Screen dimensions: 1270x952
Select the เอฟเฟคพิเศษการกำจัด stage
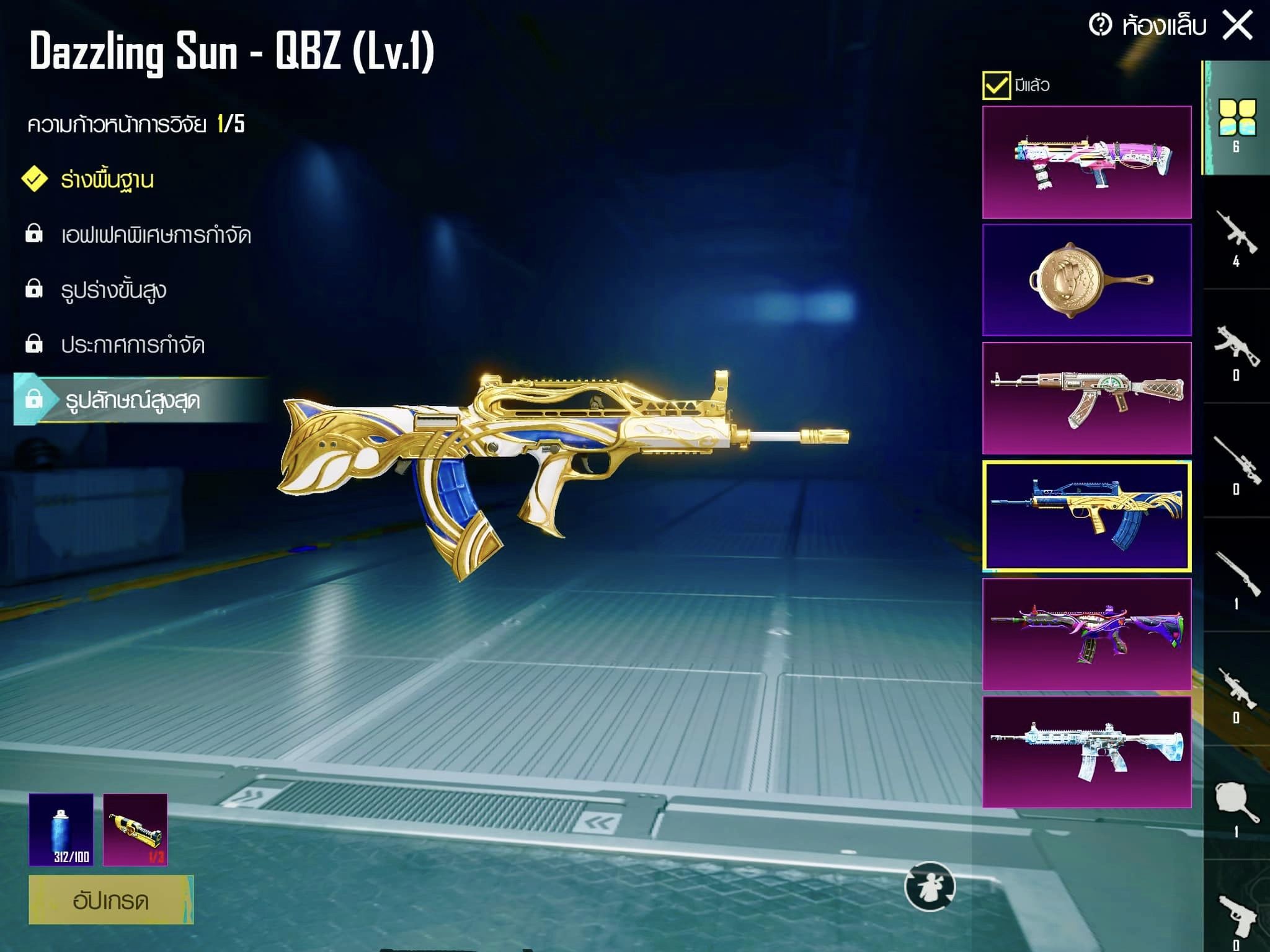(x=155, y=235)
